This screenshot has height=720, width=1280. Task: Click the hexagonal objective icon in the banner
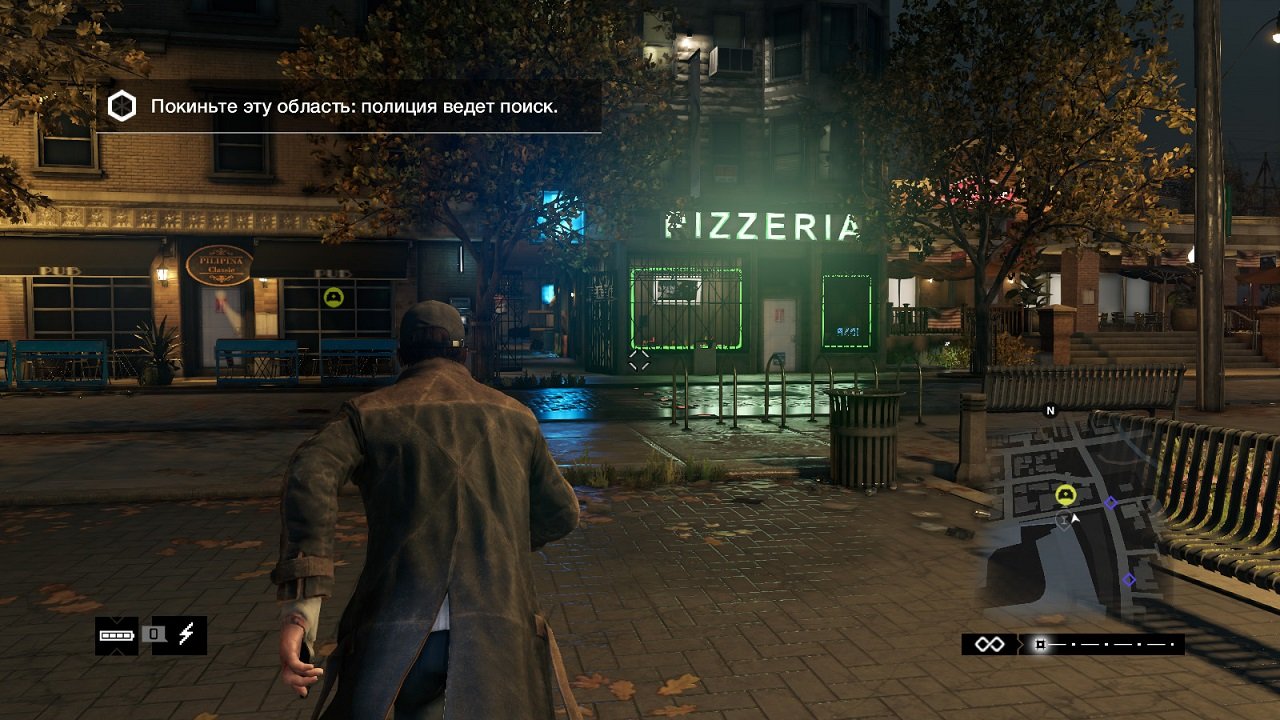(122, 105)
